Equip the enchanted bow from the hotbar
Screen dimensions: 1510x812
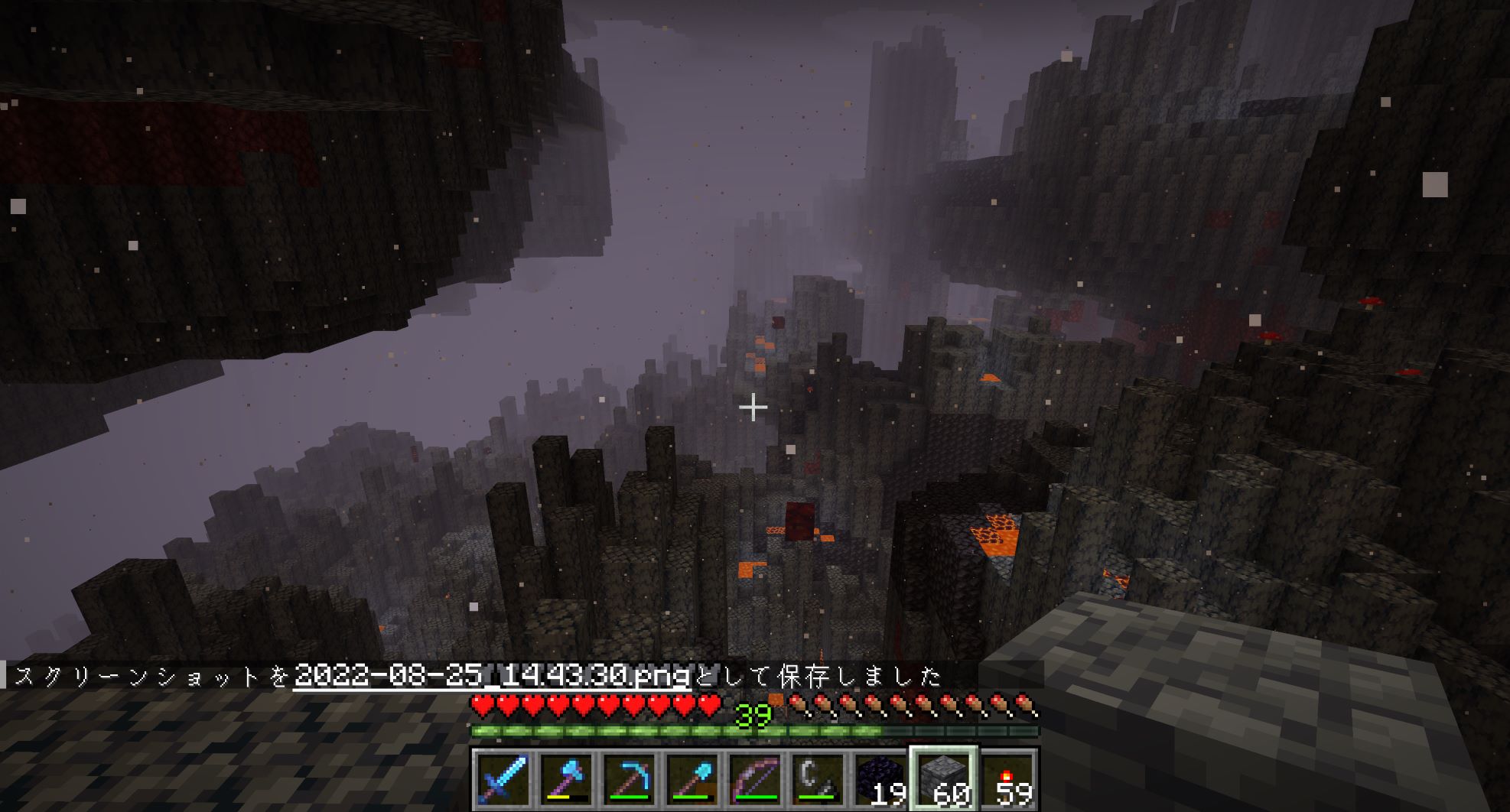756,779
